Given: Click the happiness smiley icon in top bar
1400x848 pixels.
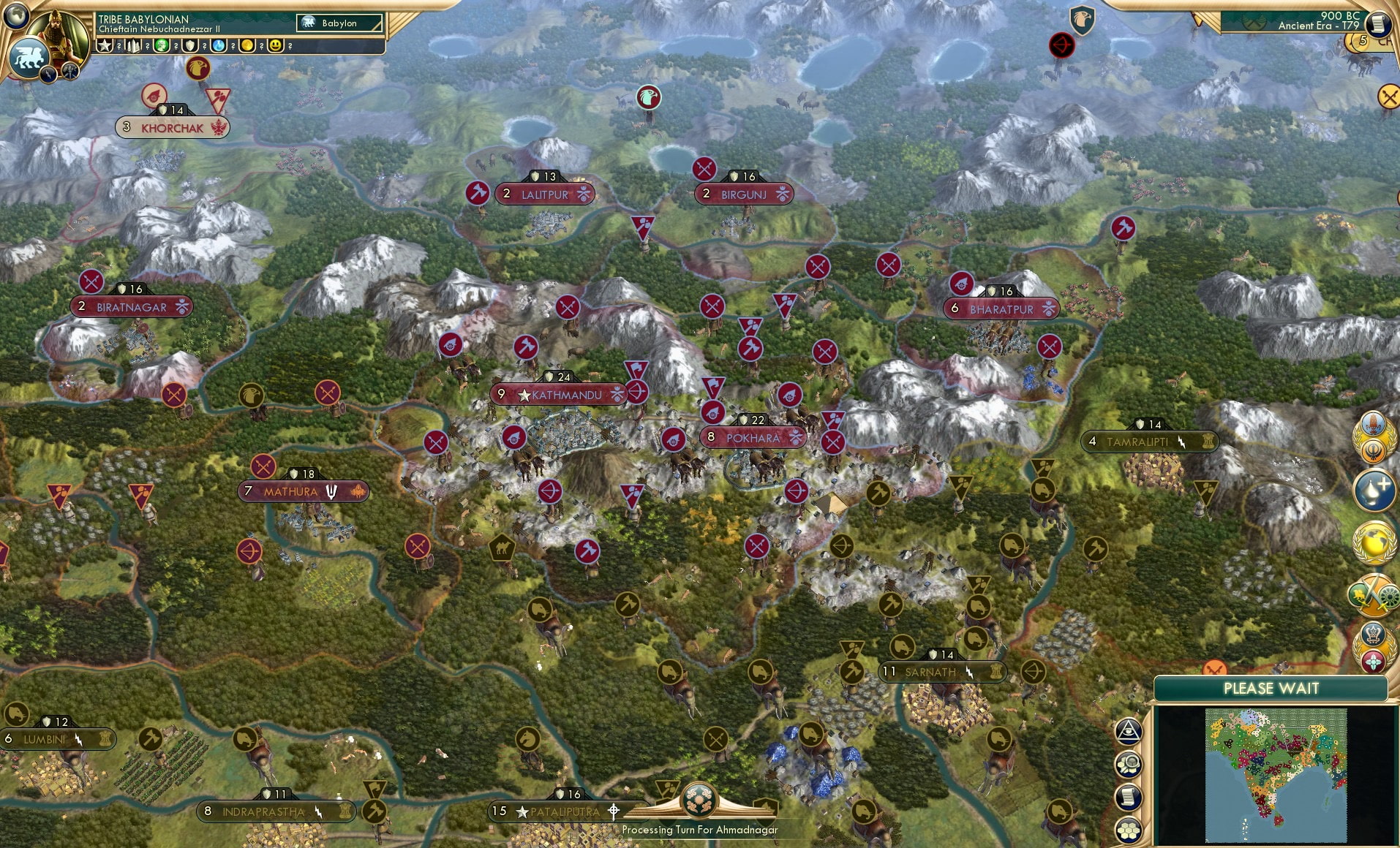Looking at the screenshot, I should click(x=276, y=46).
